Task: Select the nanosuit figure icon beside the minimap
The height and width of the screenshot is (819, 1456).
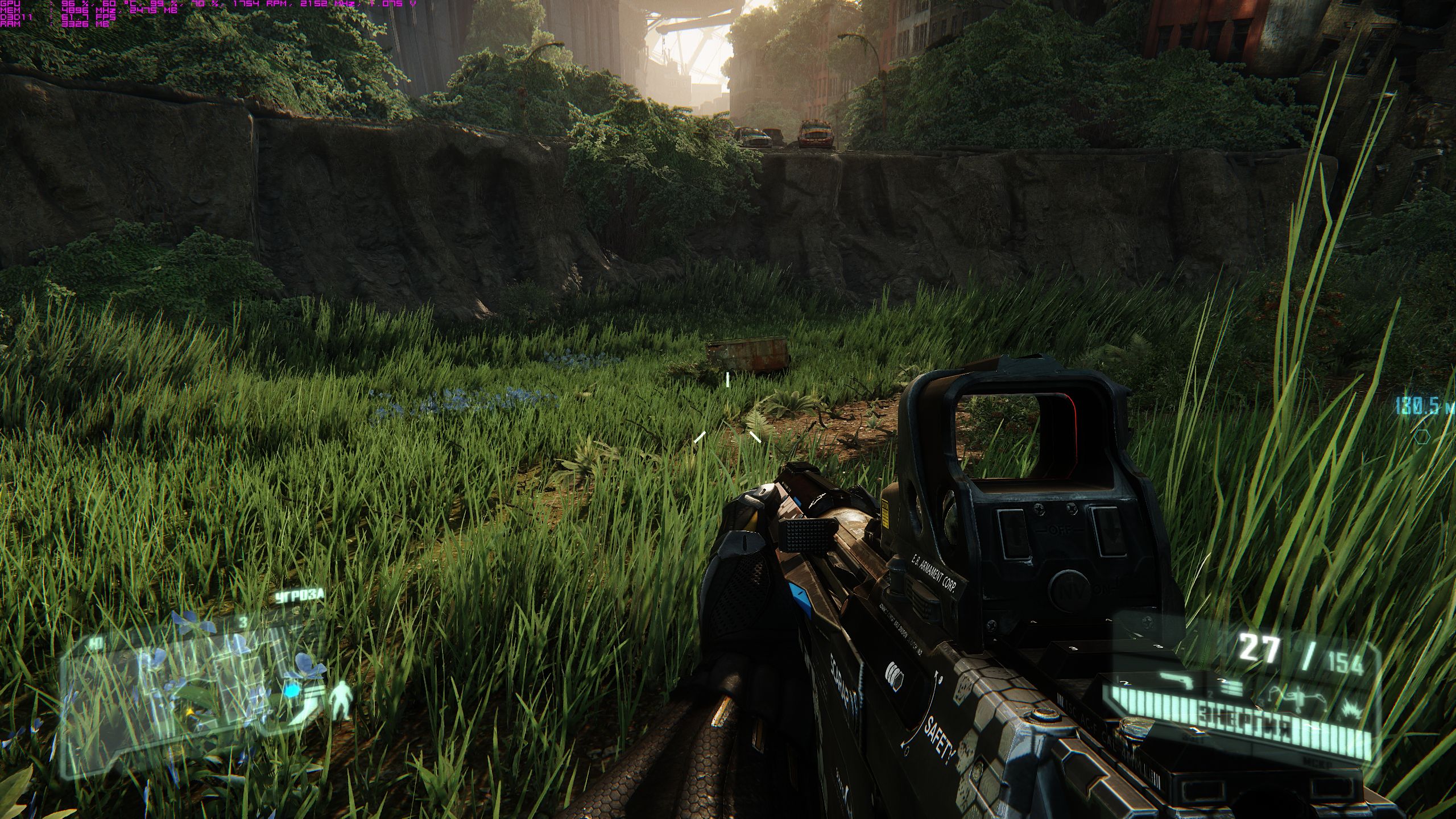Action: click(341, 700)
